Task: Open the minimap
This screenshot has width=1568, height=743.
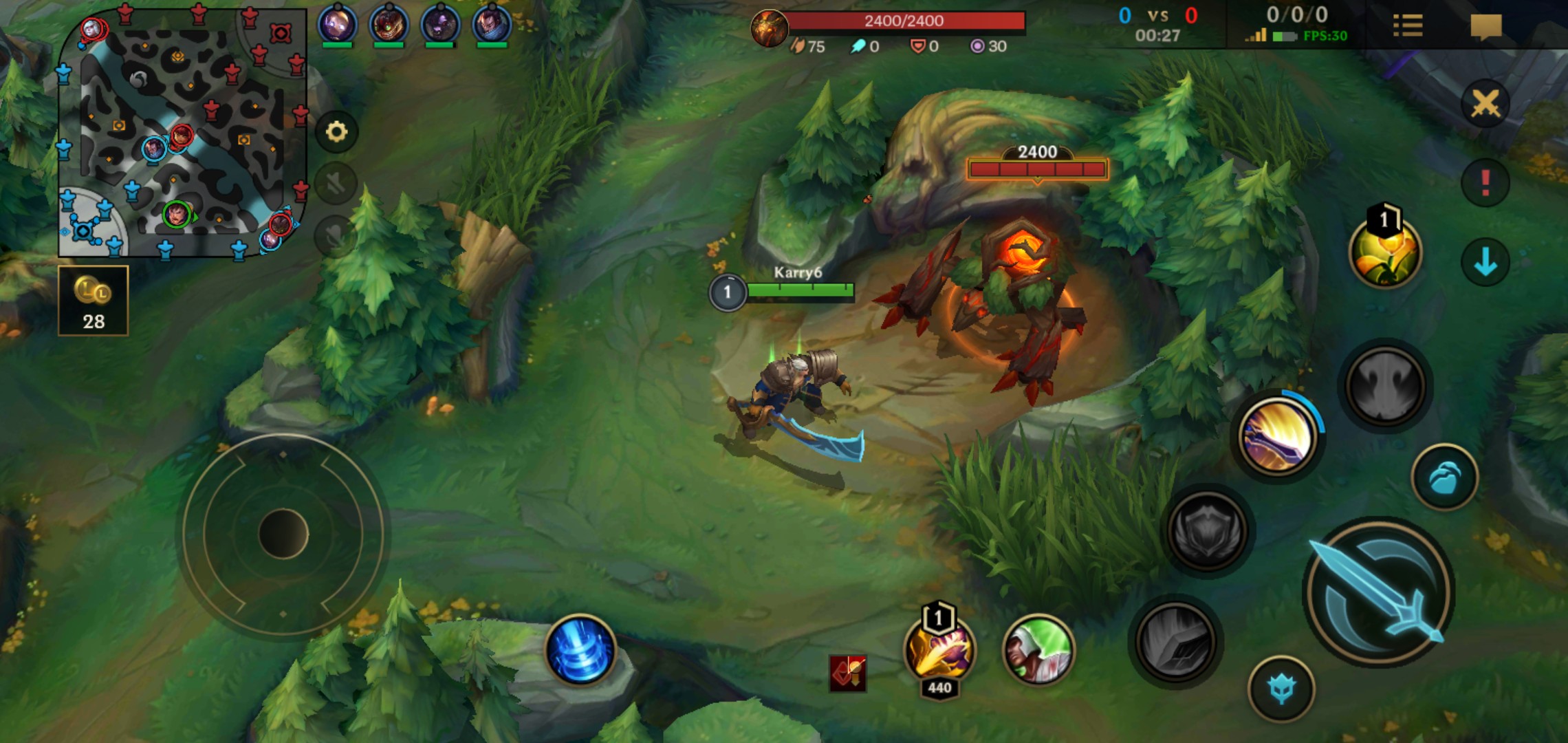Action: [x=182, y=134]
